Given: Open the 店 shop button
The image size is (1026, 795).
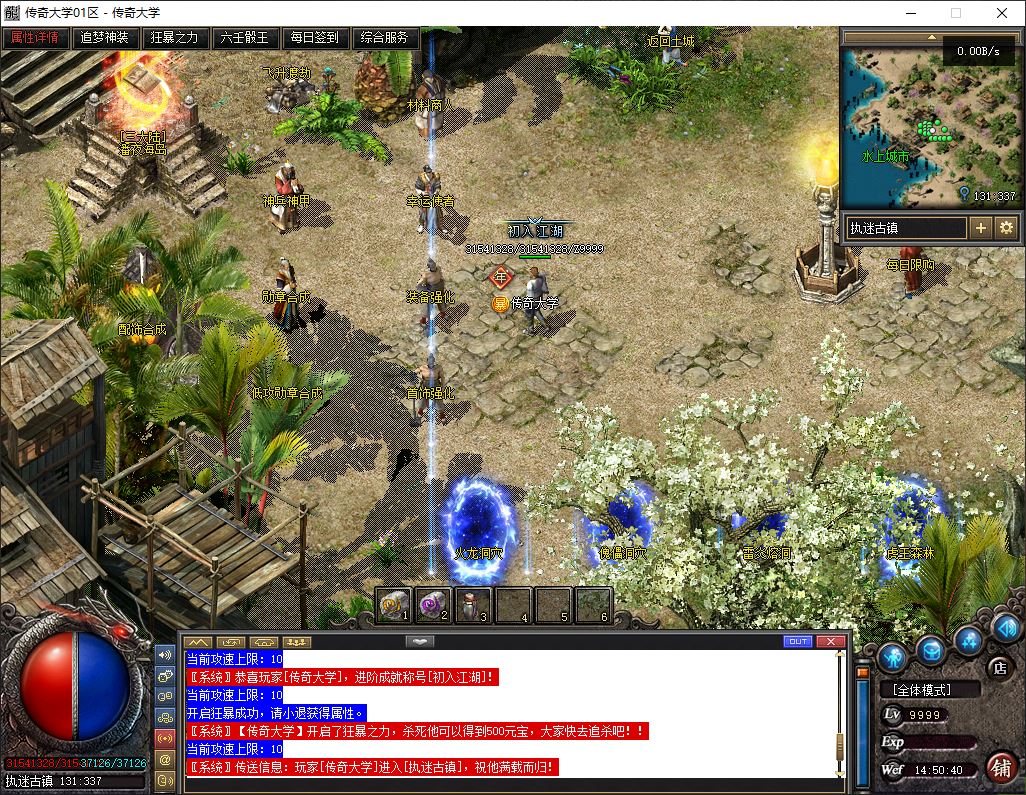Looking at the screenshot, I should 997,667.
